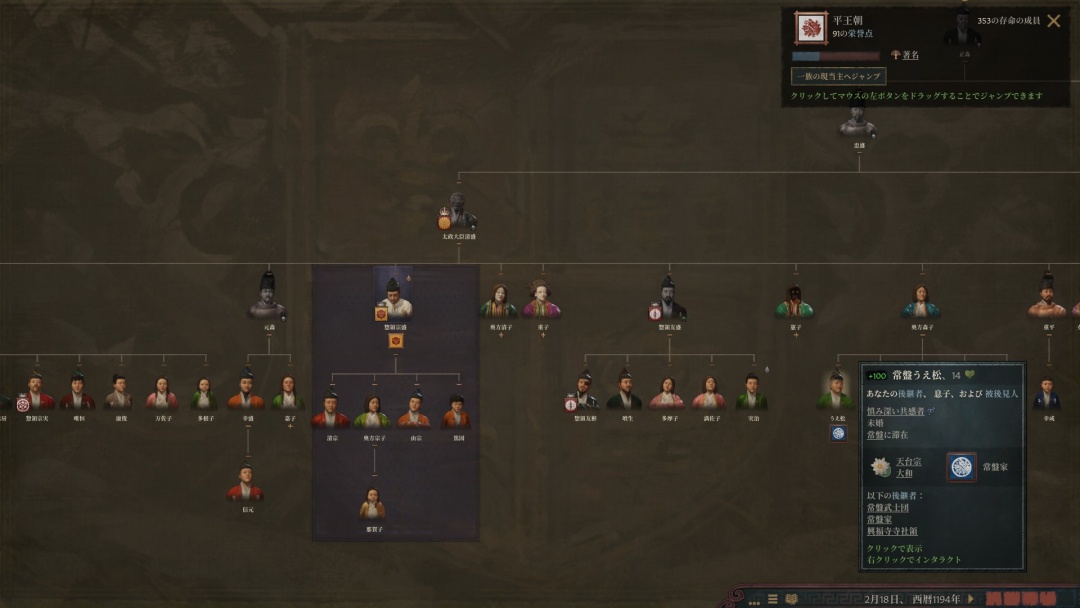This screenshot has height=608, width=1080.
Task: Select the 重子 portrait
Action: click(x=542, y=300)
